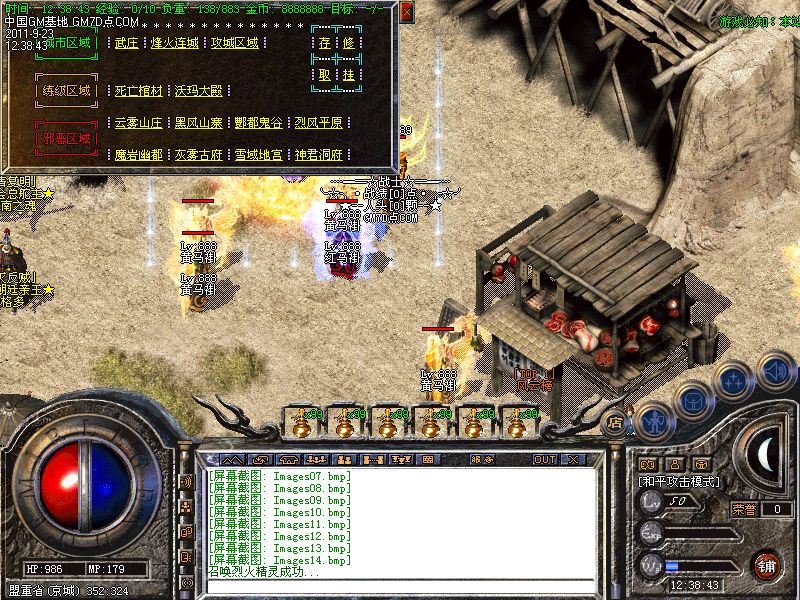The height and width of the screenshot is (600, 800).
Task: Select 死亡棺材 leveling zone
Action: point(138,91)
